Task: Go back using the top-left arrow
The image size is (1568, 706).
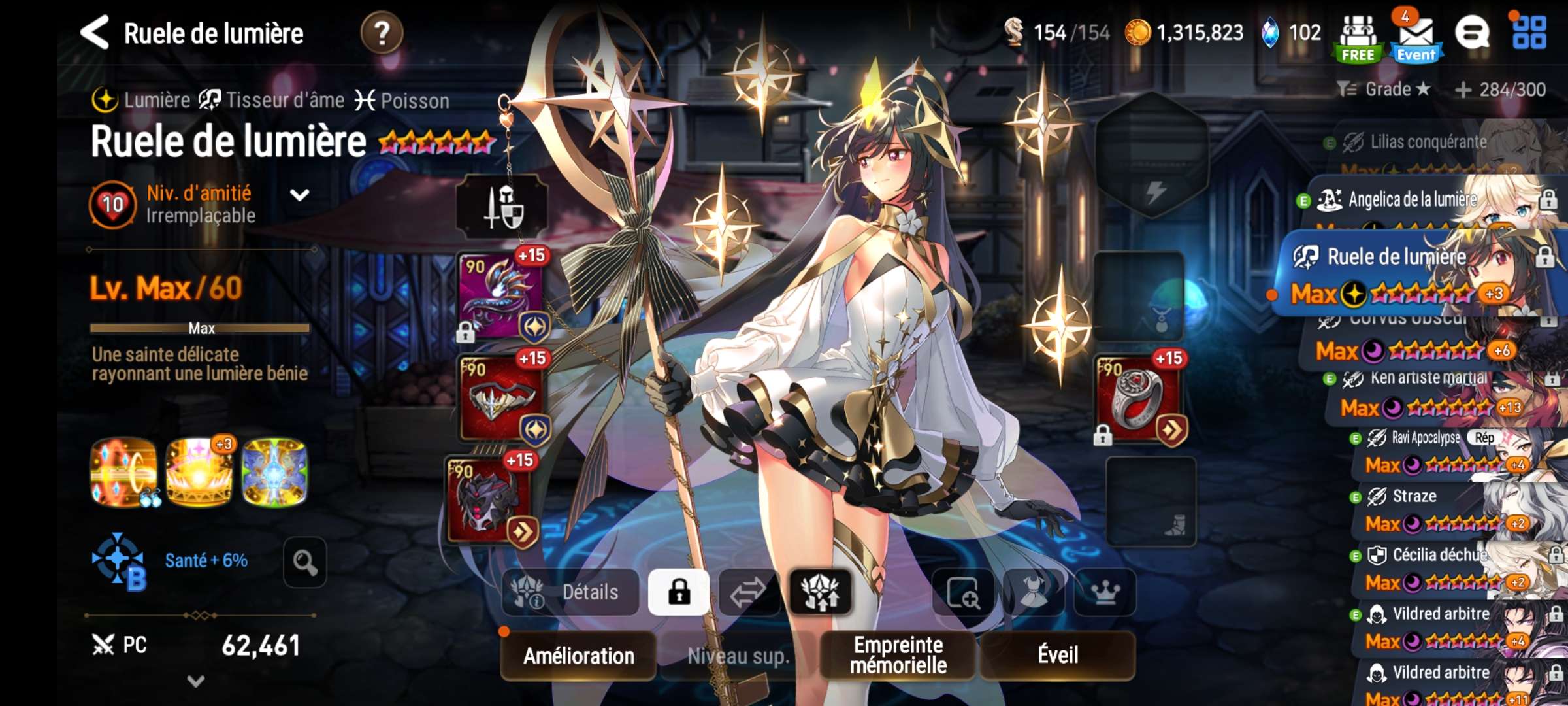Action: 95,33
